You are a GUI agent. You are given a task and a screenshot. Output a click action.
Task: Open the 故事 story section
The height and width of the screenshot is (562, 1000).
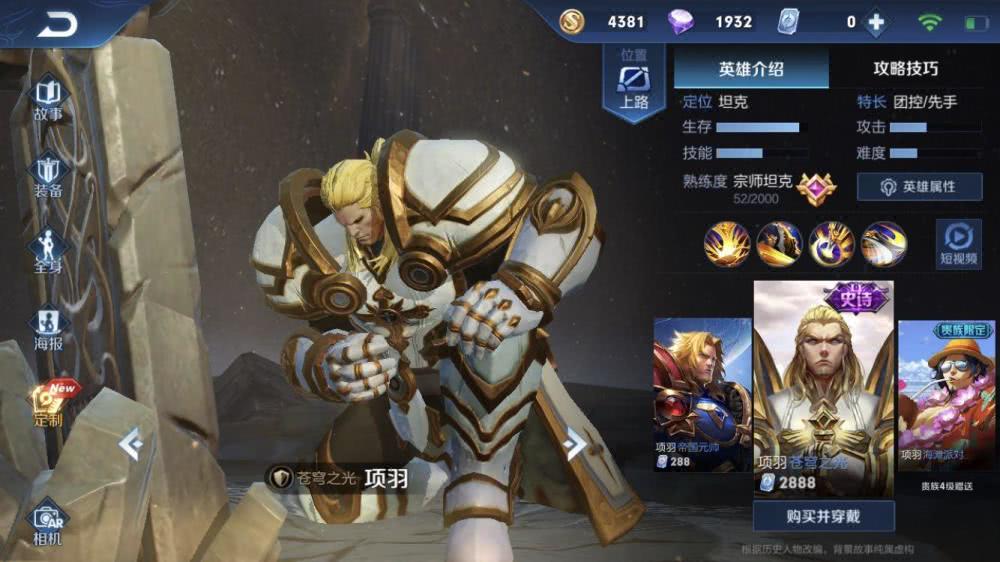48,100
